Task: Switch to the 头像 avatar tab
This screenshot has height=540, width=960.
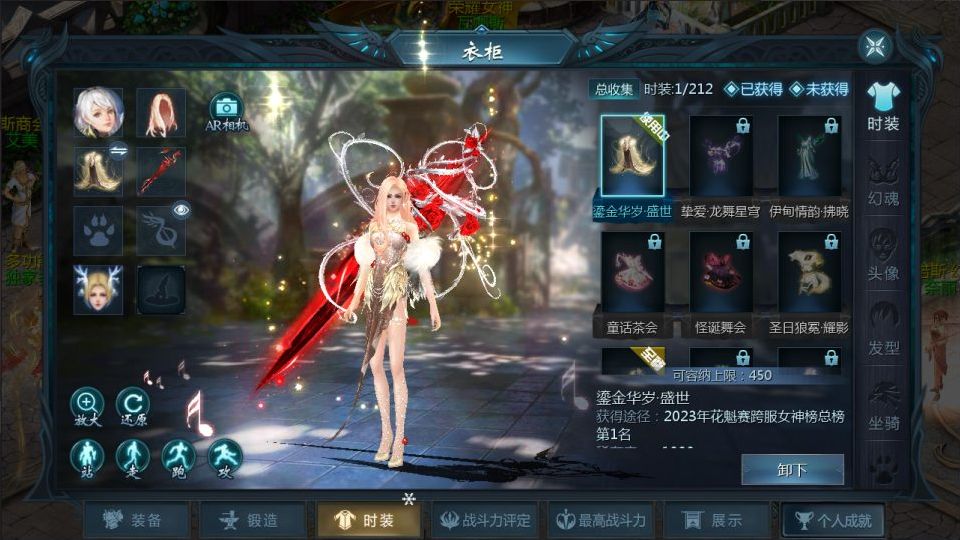Action: tap(883, 253)
